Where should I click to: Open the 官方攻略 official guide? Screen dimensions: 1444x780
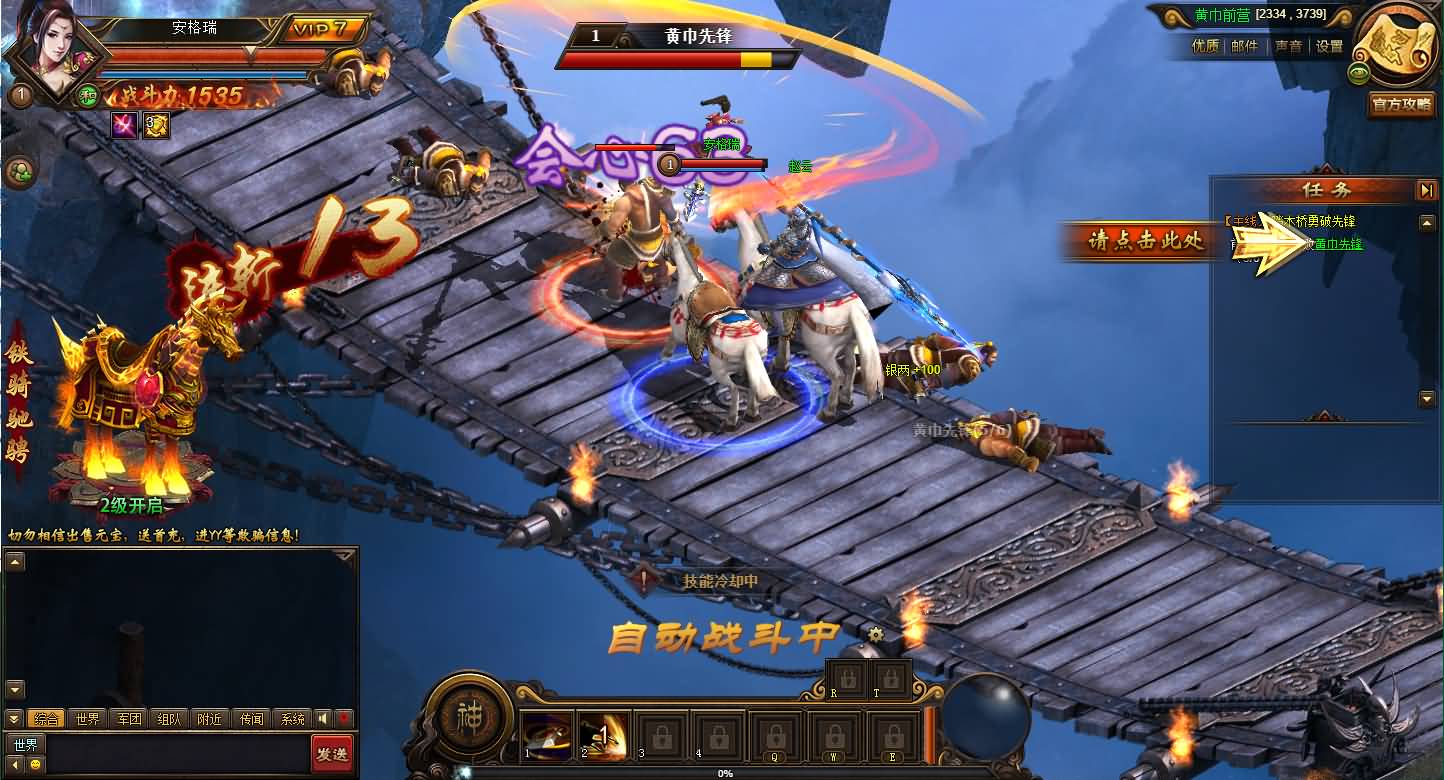pos(1400,104)
